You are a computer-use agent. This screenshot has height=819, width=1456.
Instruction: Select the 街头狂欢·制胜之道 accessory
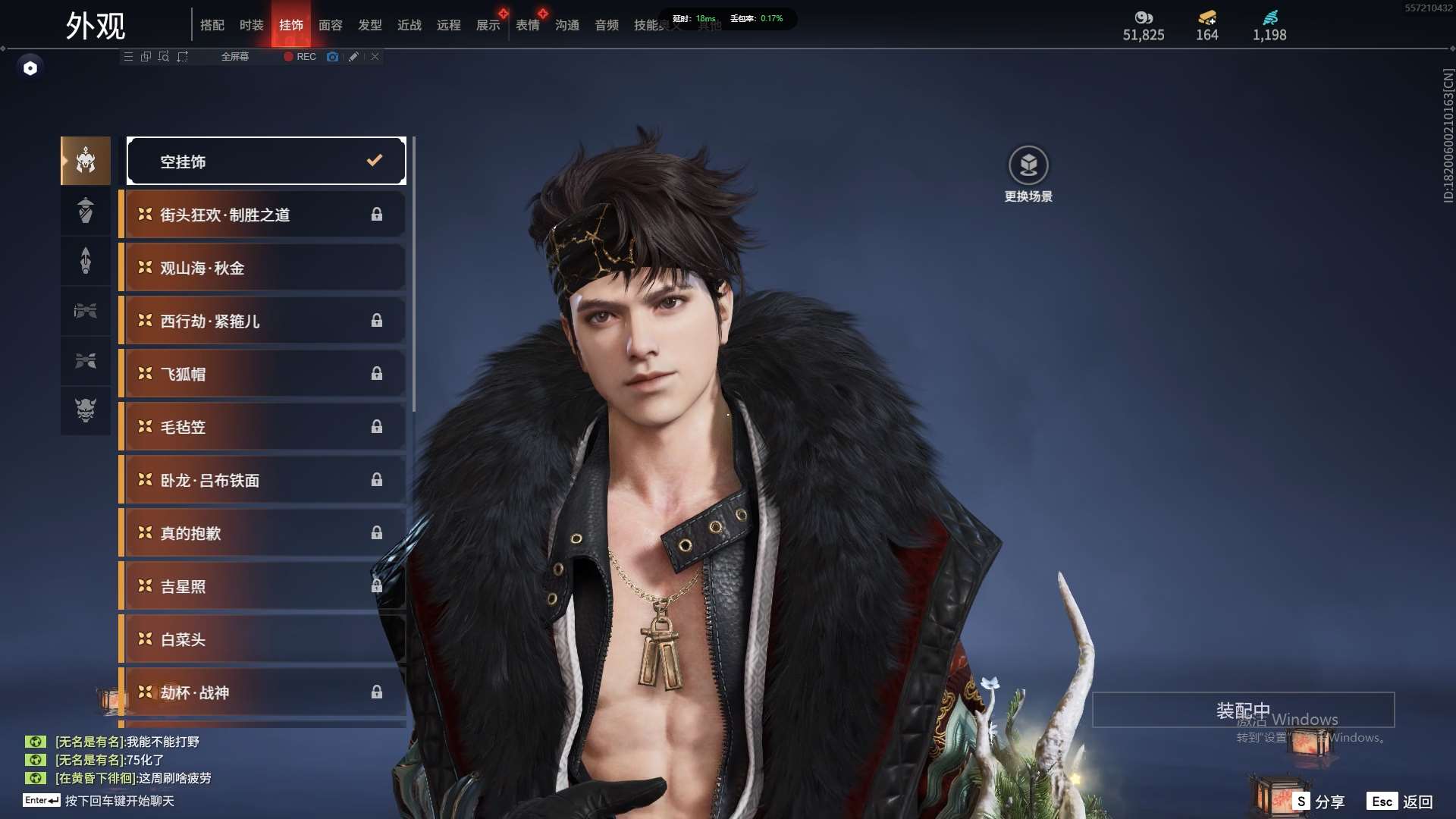262,215
